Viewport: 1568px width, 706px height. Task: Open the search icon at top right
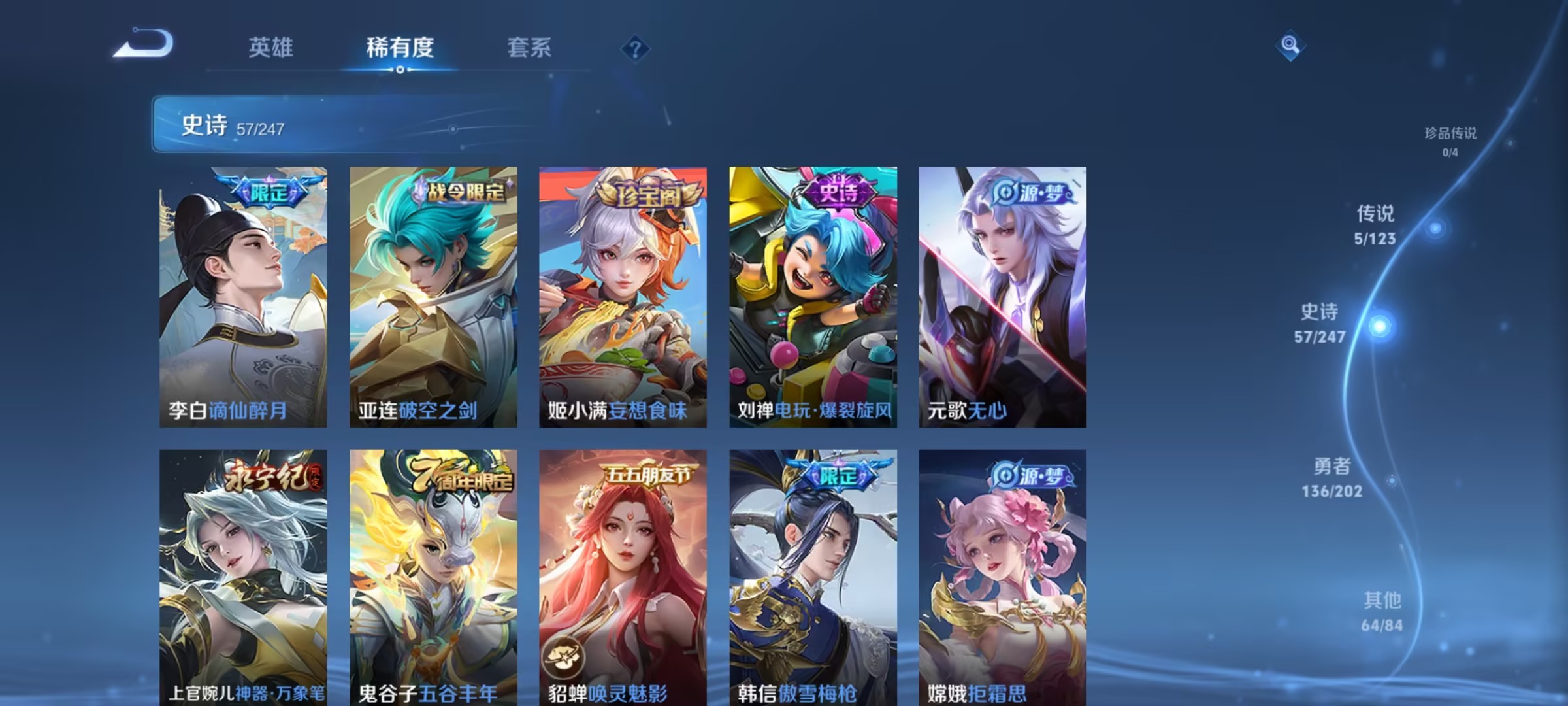click(x=1290, y=48)
